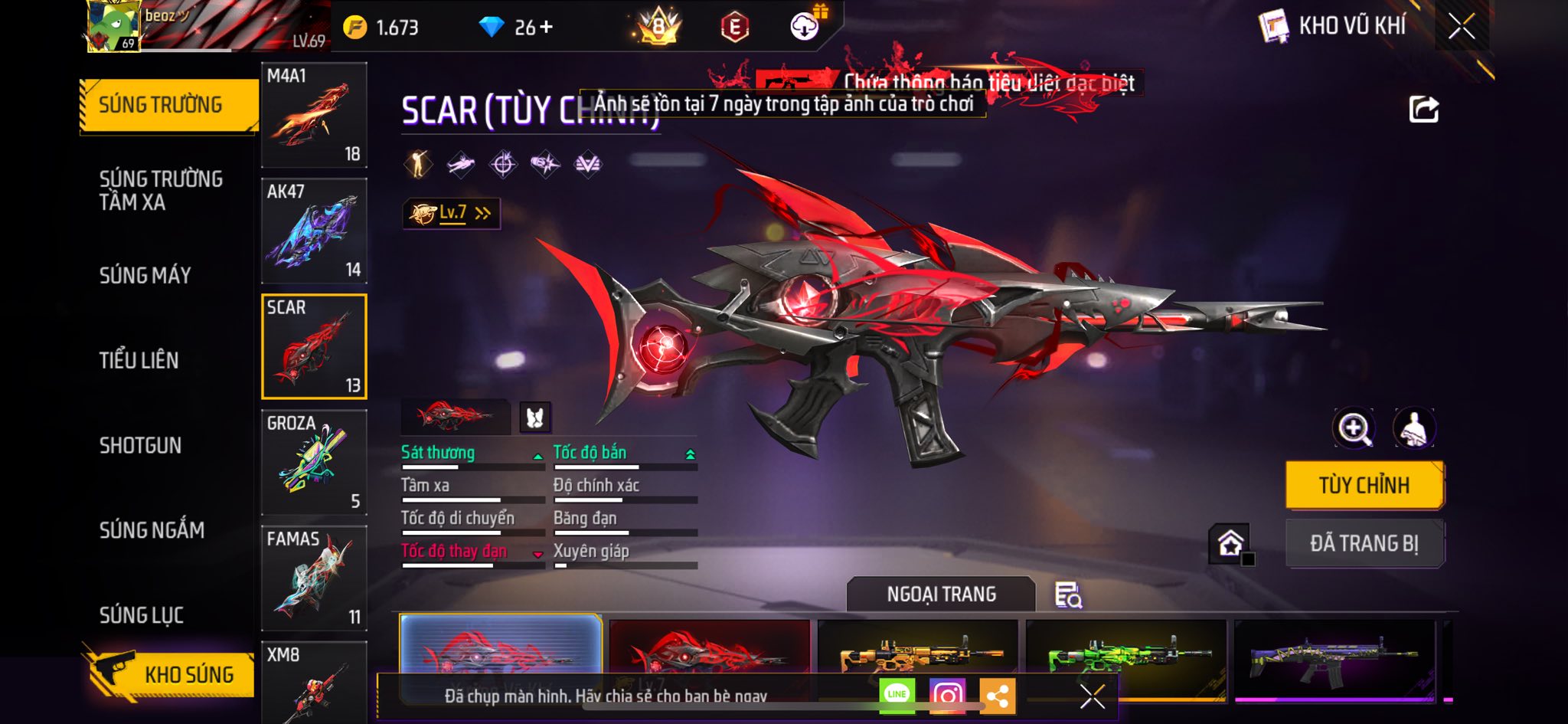The width and height of the screenshot is (1568, 724).
Task: Select the SÚNG LỤC category
Action: (142, 615)
